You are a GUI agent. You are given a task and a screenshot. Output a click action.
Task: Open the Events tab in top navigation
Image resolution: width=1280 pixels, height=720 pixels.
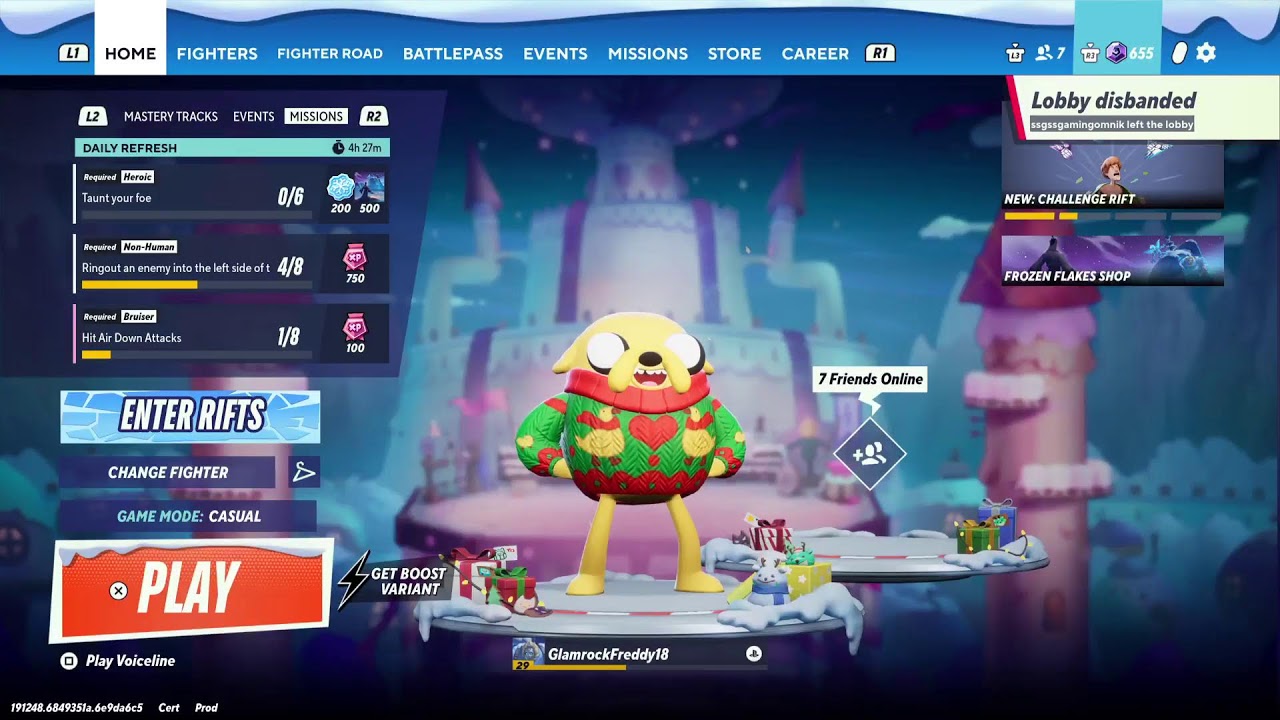(555, 54)
